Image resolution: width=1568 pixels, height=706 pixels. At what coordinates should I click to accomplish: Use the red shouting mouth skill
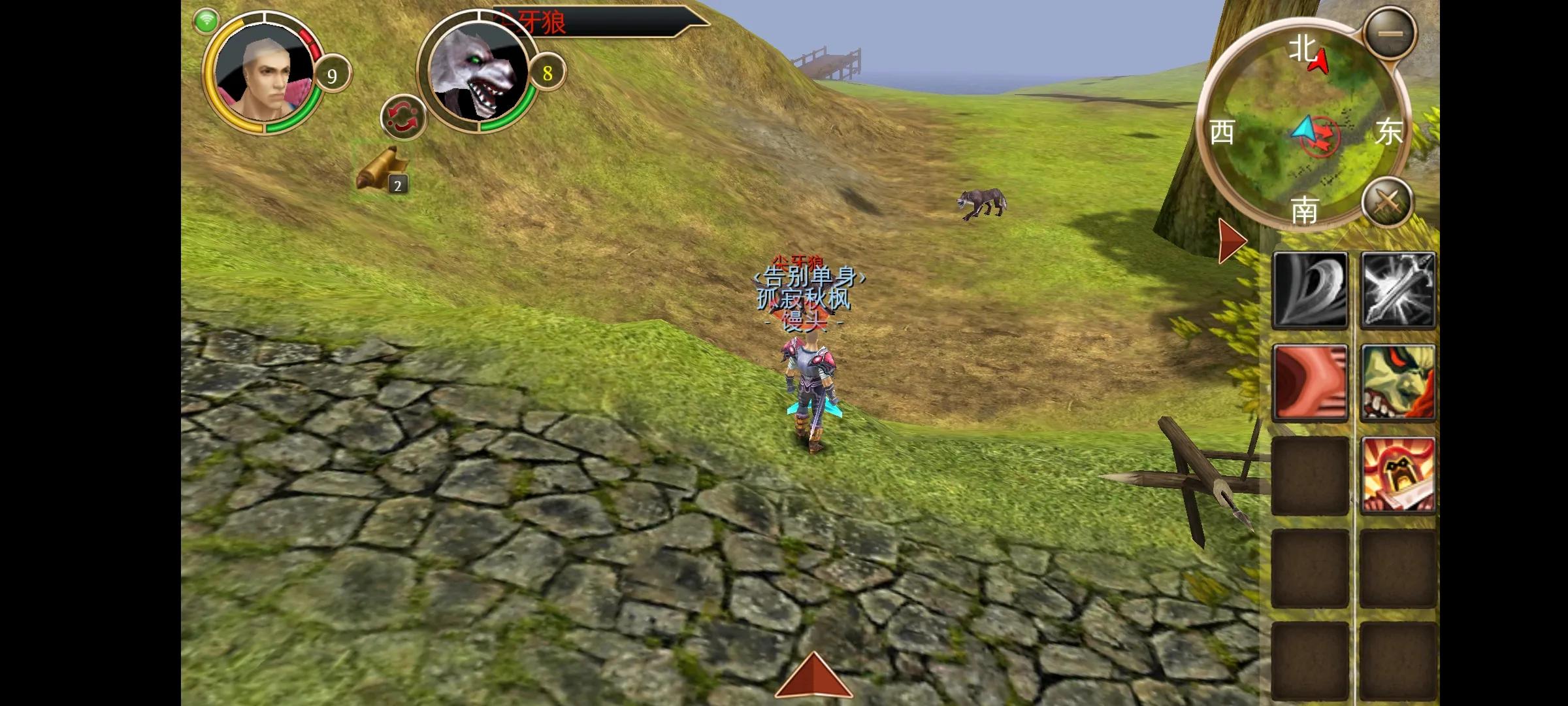pyautogui.click(x=1310, y=382)
